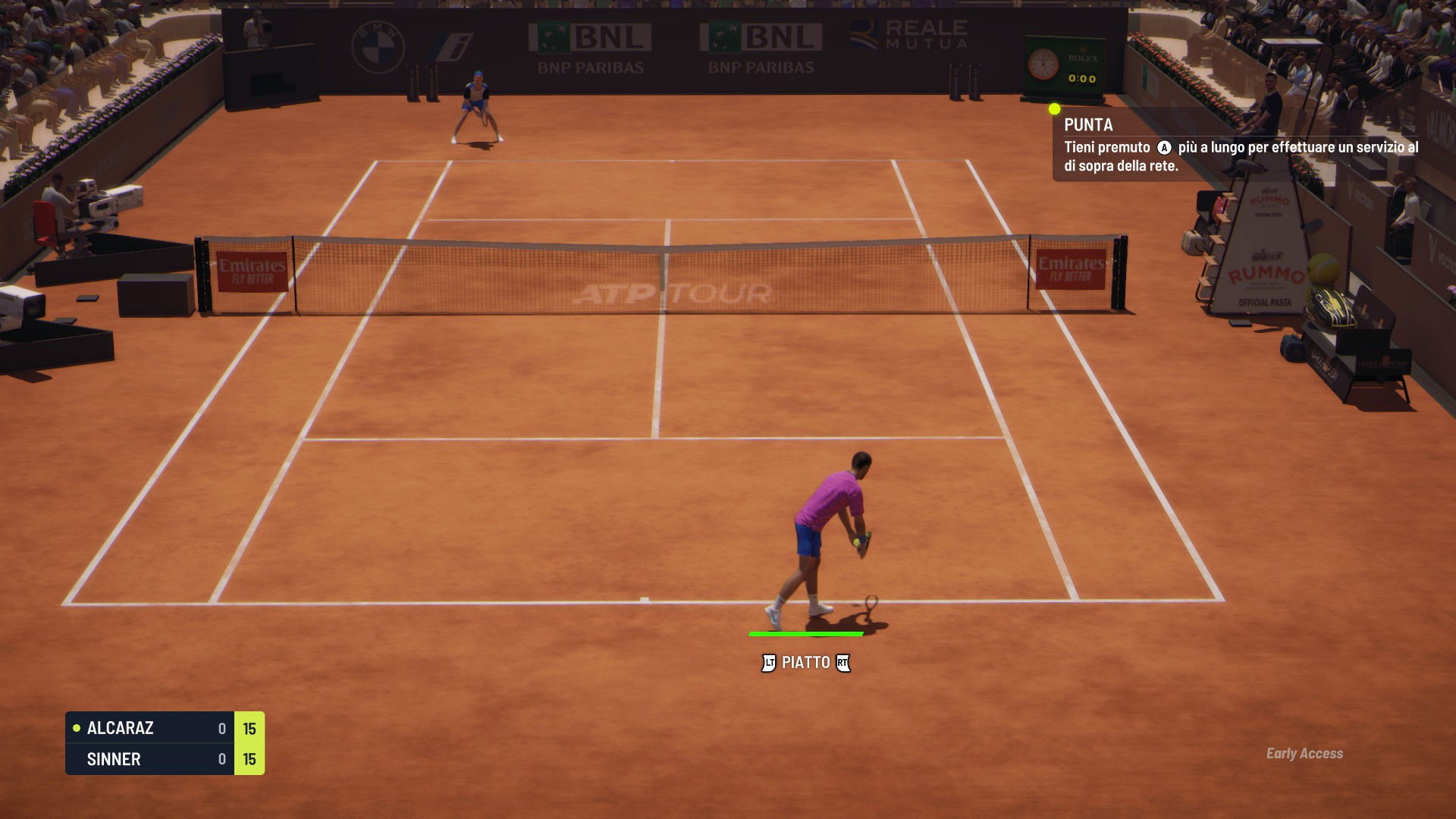Image resolution: width=1456 pixels, height=819 pixels.
Task: Select the PIATTO serve type label
Action: (805, 663)
